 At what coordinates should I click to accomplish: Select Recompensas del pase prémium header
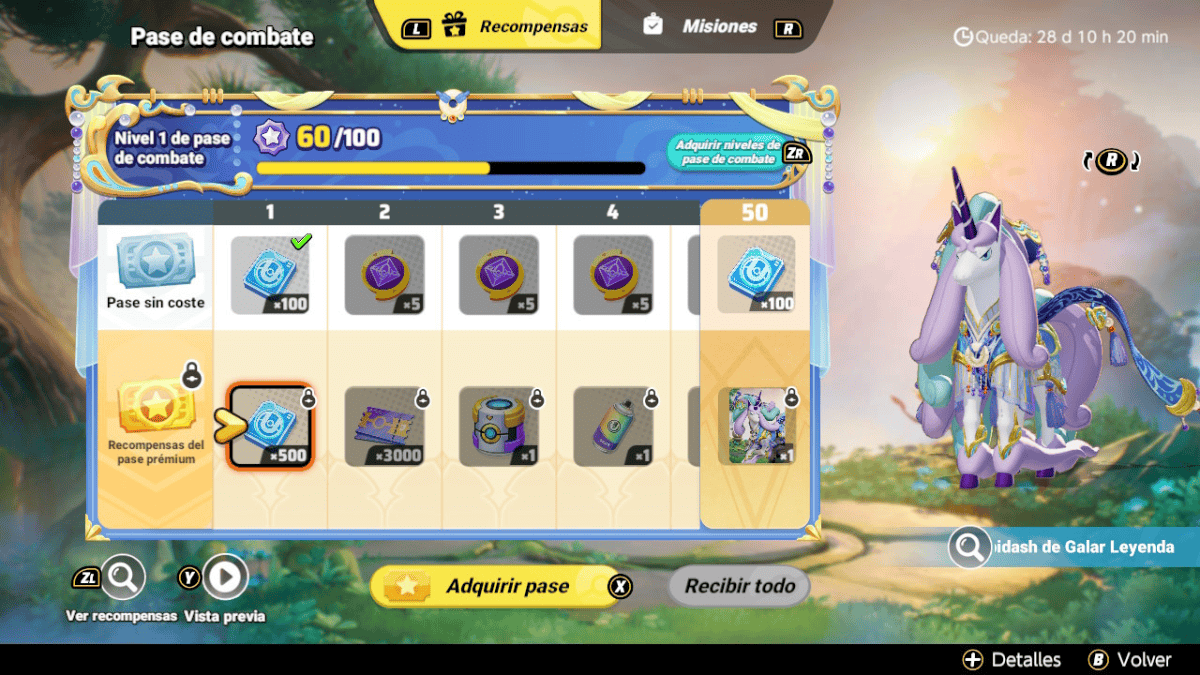coord(155,422)
